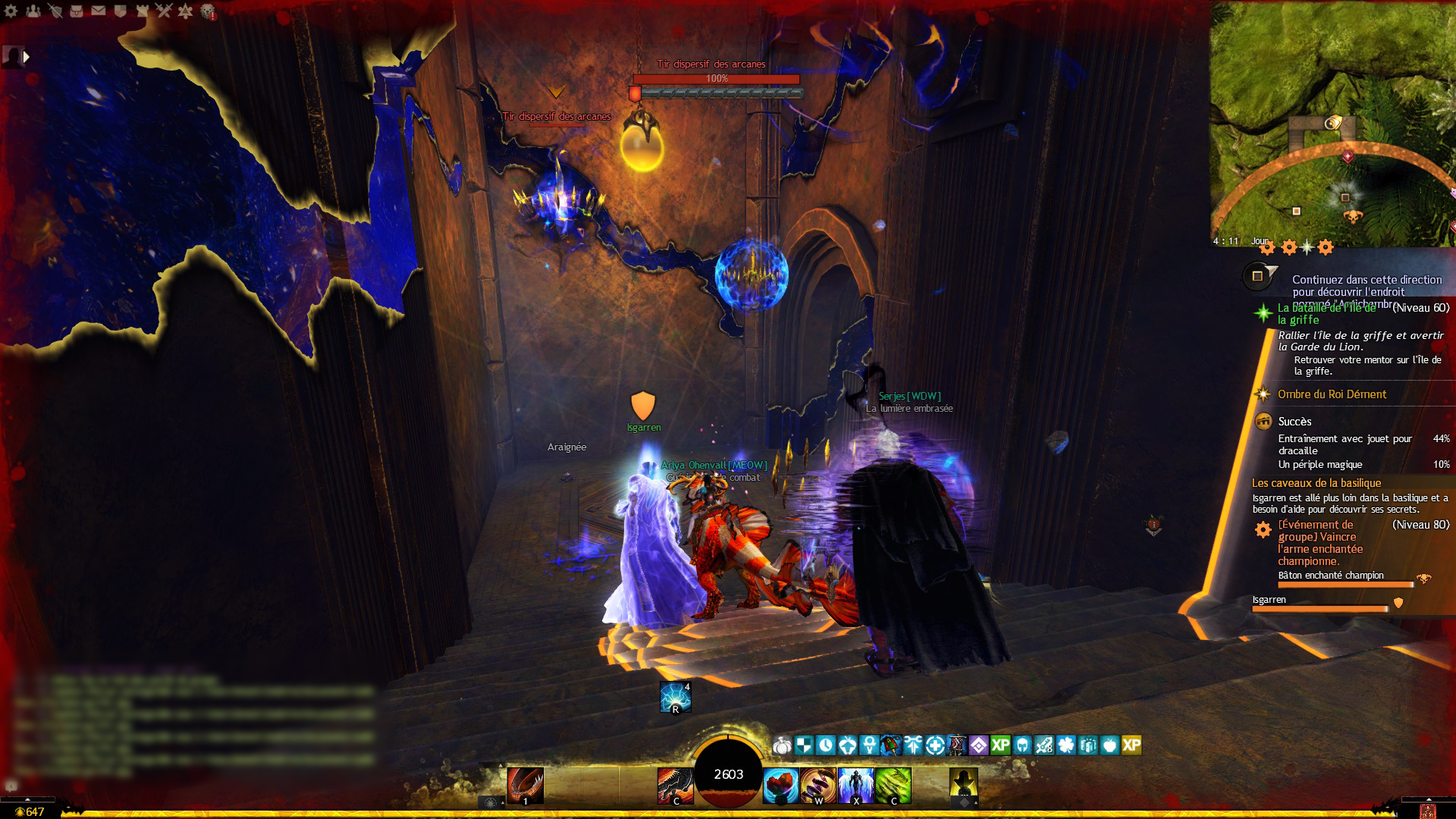Open the contacts and friends panel
Image resolution: width=1456 pixels, height=819 pixels.
pos(33,11)
